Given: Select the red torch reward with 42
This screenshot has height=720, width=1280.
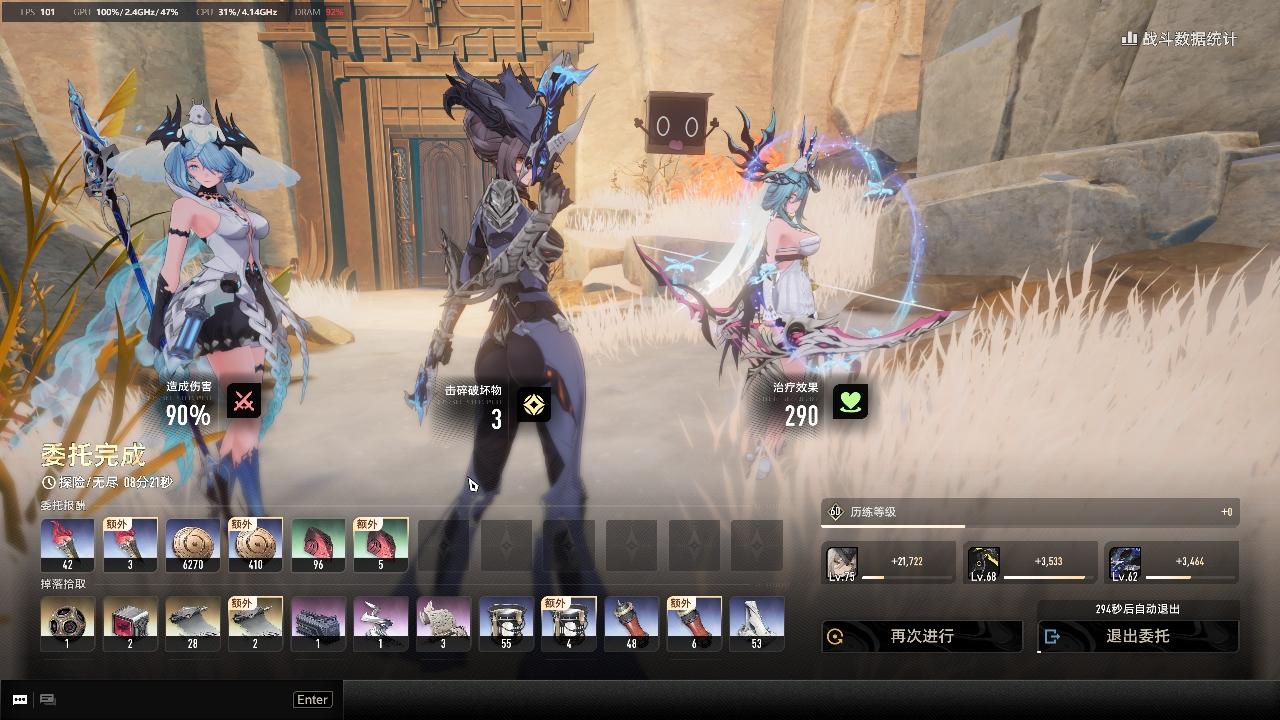Looking at the screenshot, I should click(x=68, y=545).
